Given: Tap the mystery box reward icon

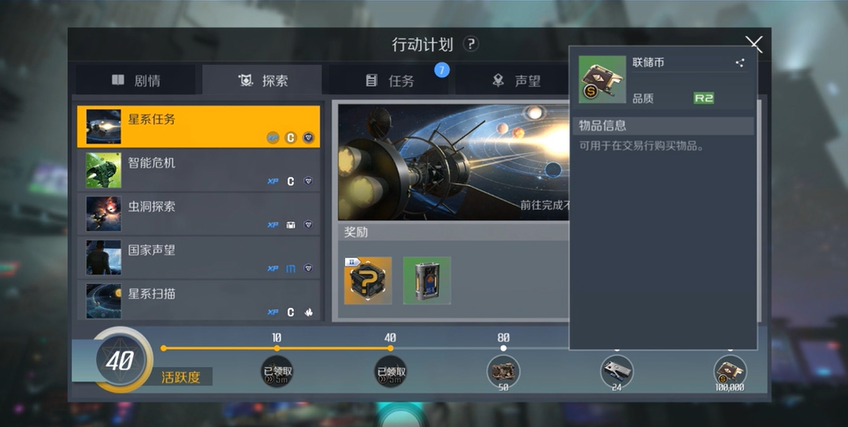Looking at the screenshot, I should pos(367,280).
